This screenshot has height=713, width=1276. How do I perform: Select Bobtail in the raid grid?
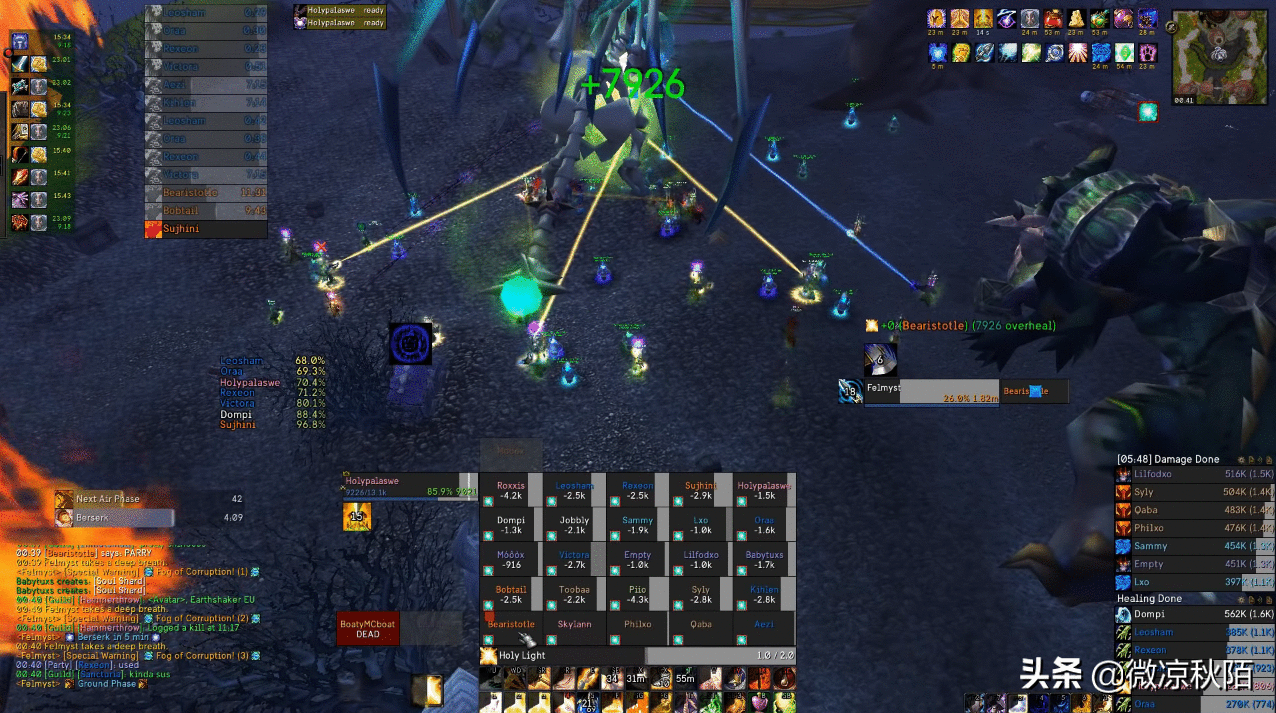511,594
